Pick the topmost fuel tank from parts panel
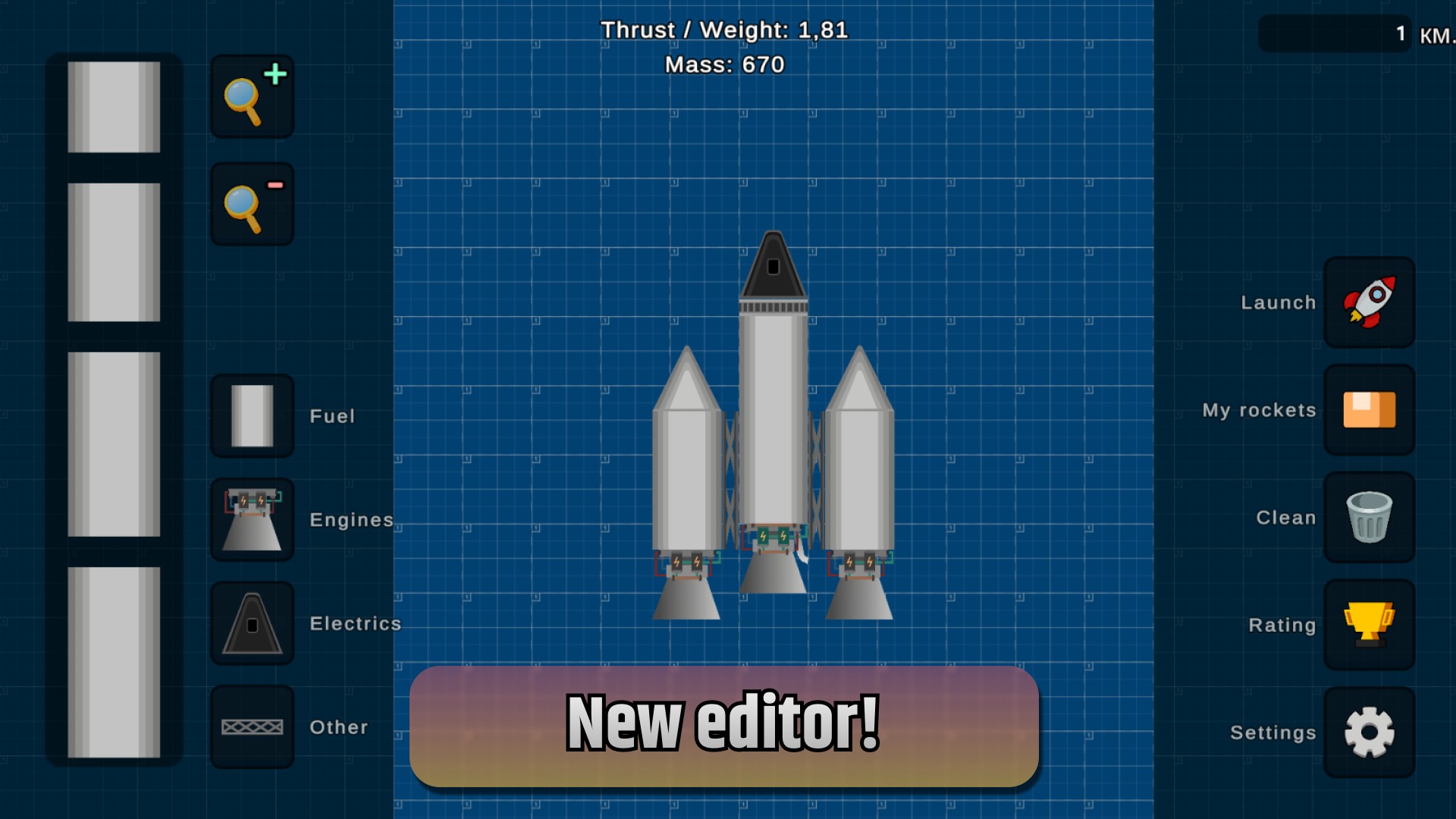Viewport: 1456px width, 819px height. coord(114,106)
